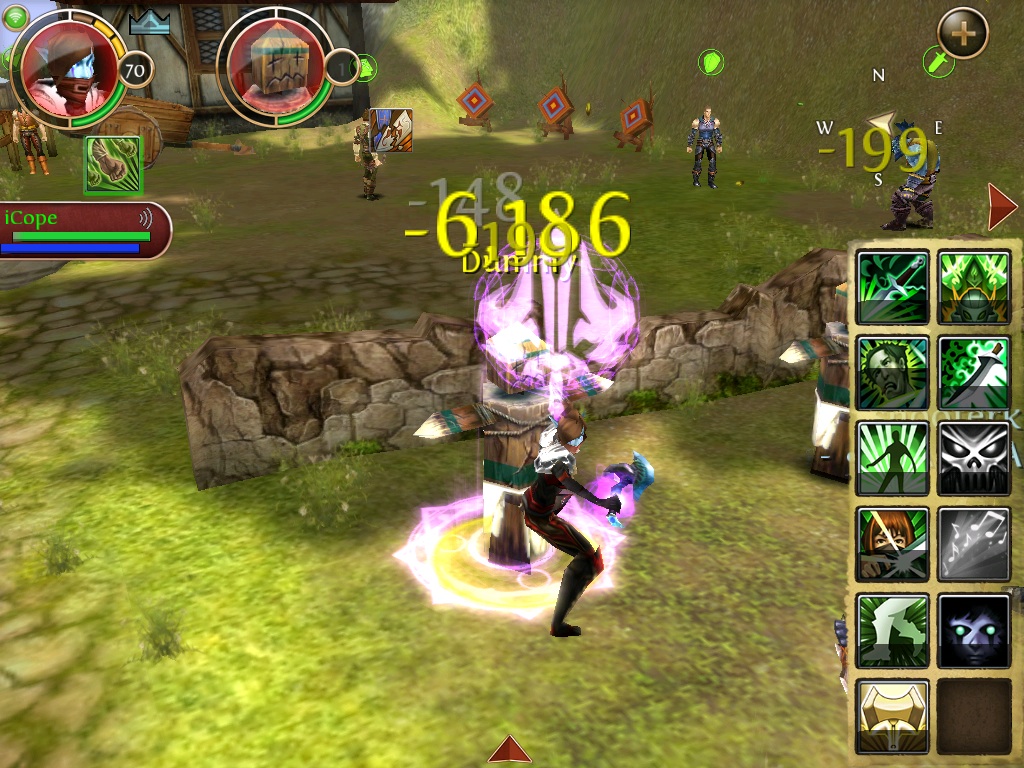Activate the grey skull skill
Viewport: 1024px width, 768px height.
pyautogui.click(x=974, y=459)
